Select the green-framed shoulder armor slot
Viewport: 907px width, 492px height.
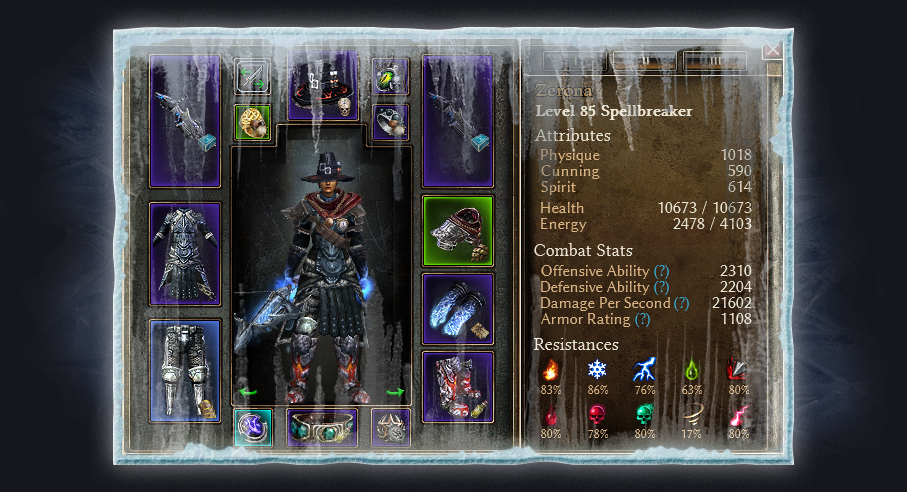click(x=457, y=231)
